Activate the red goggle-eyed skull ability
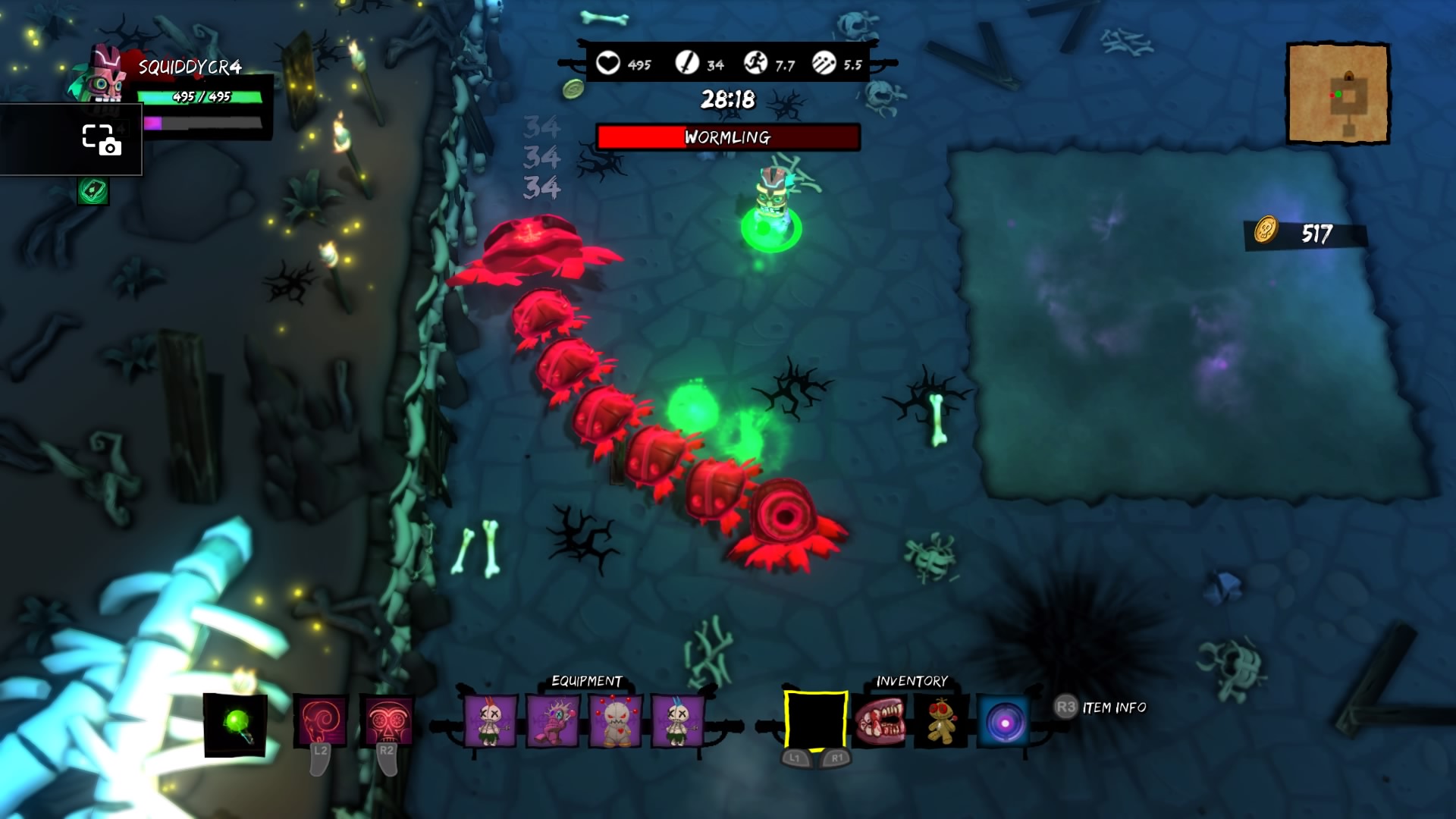This screenshot has width=1456, height=819. pyautogui.click(x=386, y=720)
